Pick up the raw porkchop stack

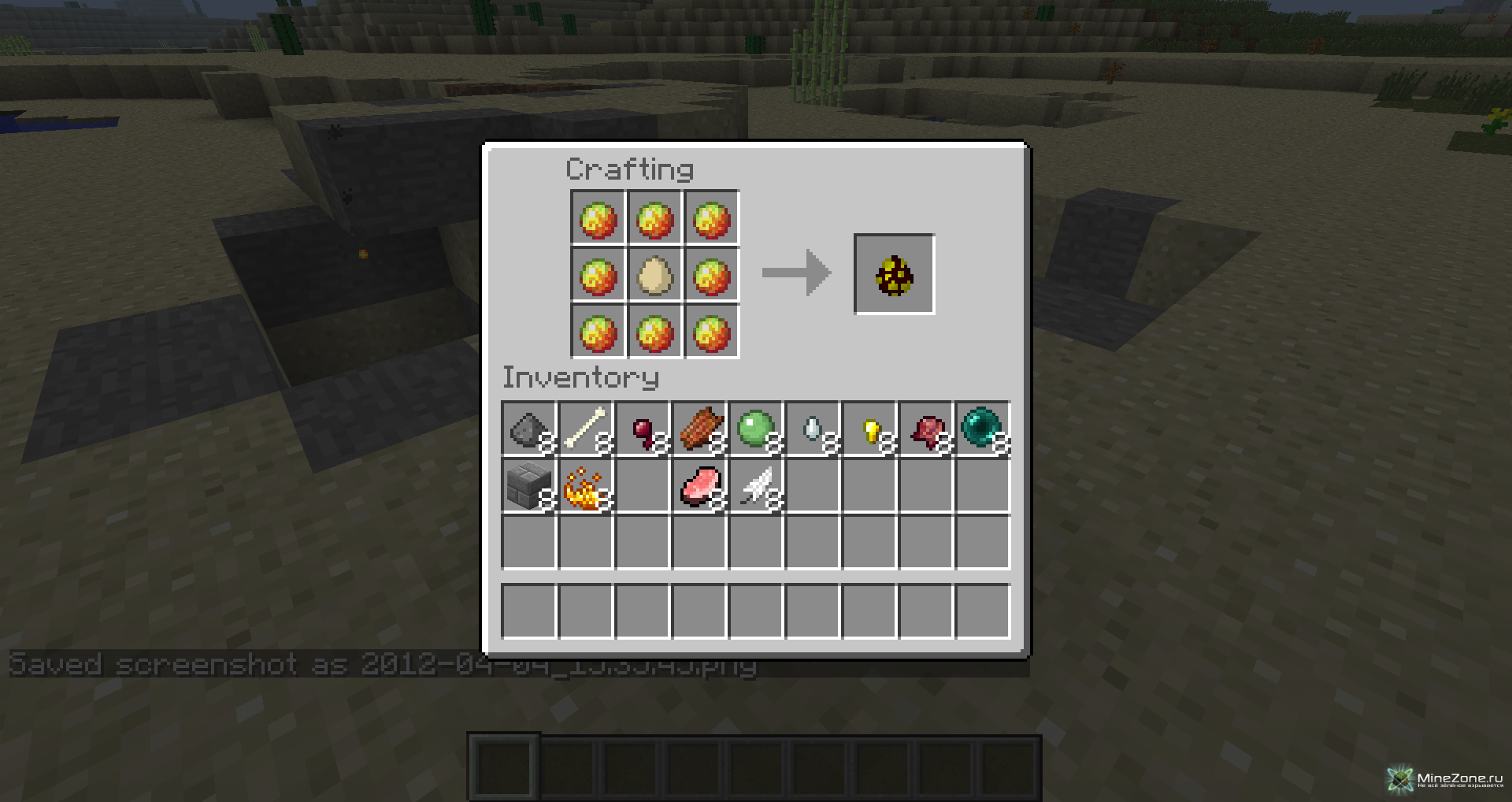click(699, 486)
